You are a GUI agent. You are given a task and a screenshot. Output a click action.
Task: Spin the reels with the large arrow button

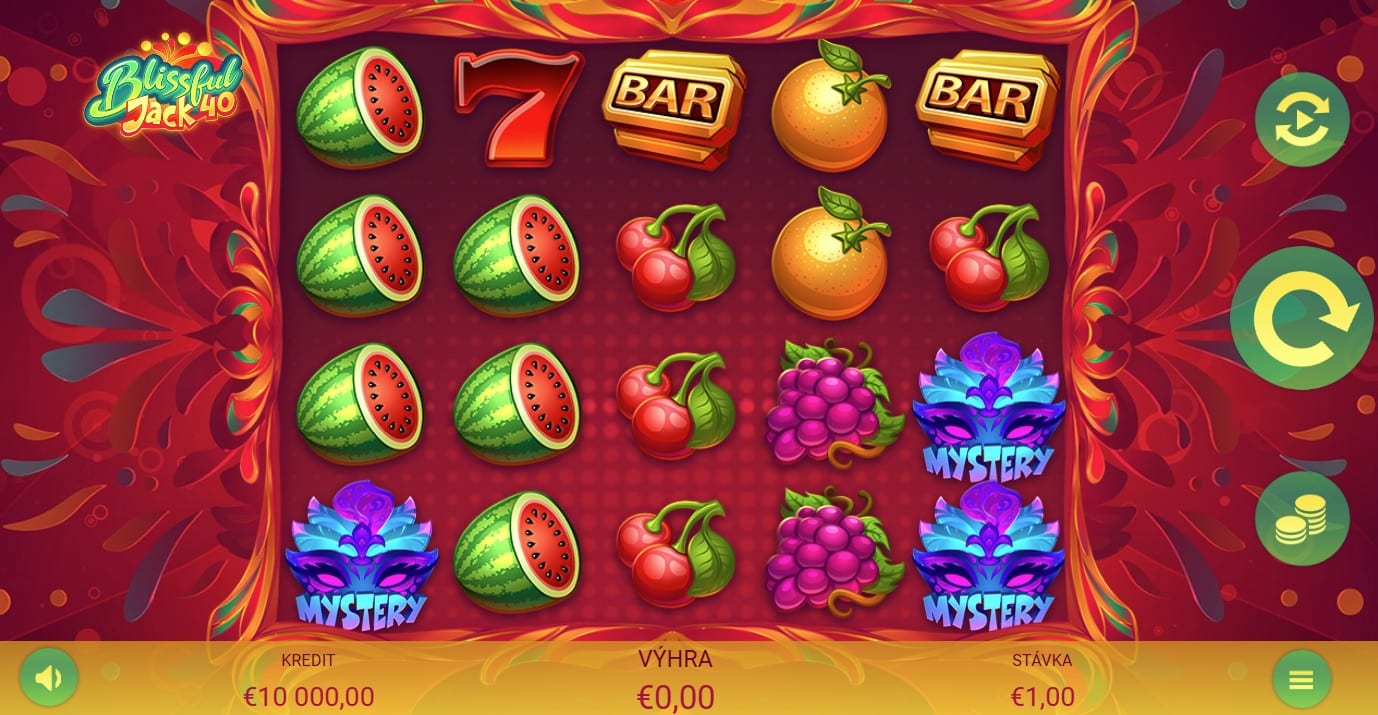1301,318
